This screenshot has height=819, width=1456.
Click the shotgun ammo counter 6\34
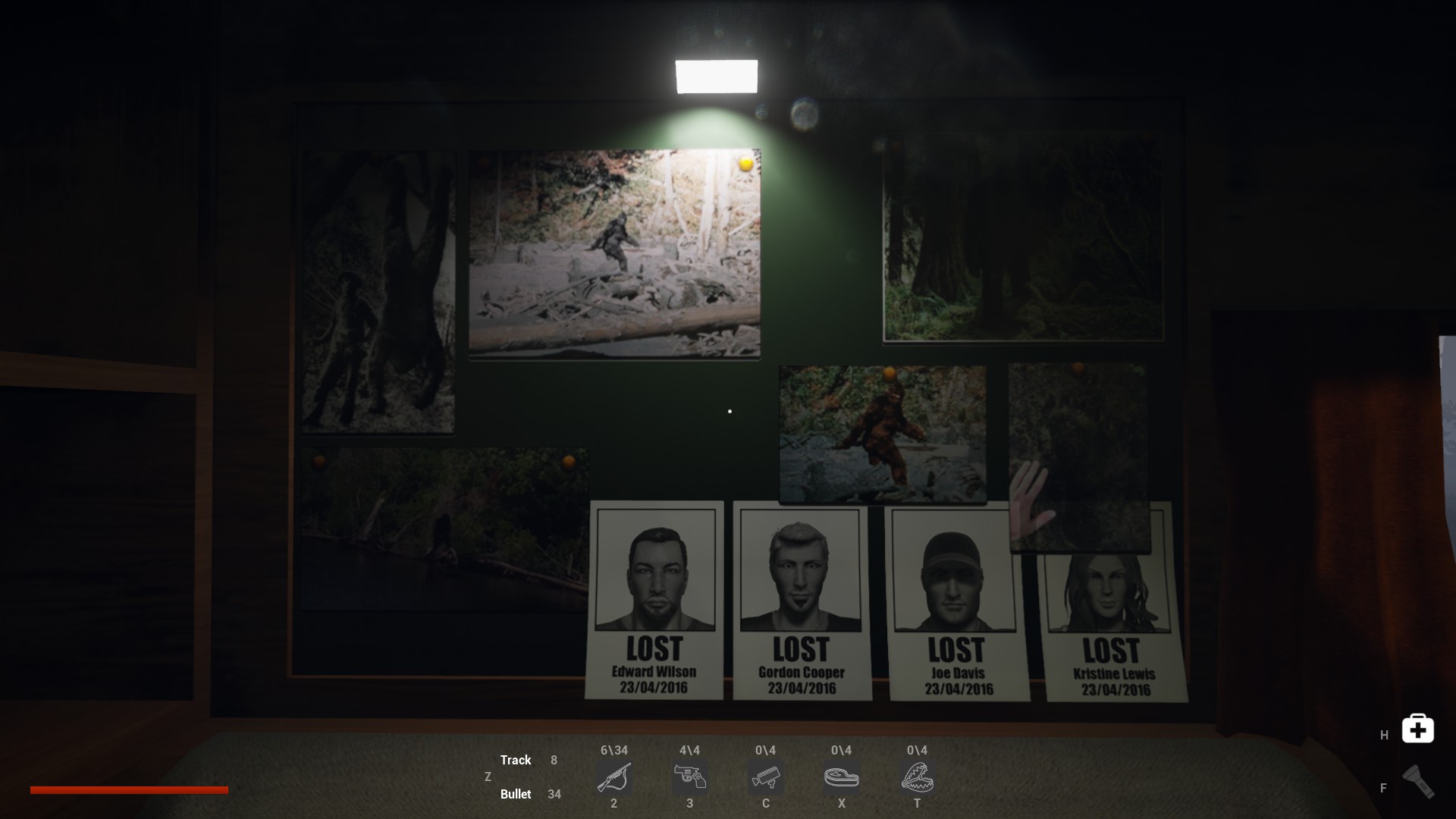tap(614, 750)
